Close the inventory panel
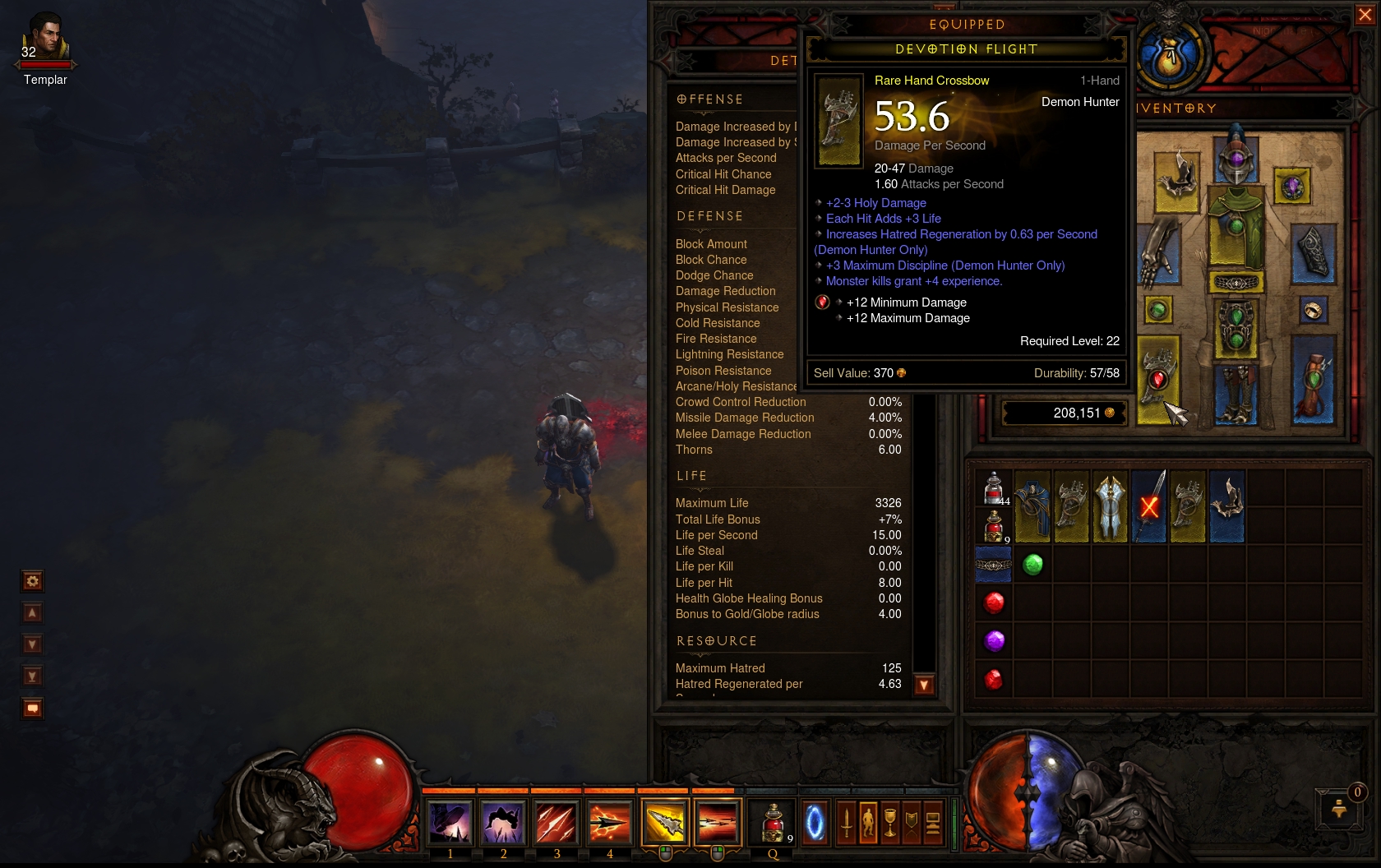The height and width of the screenshot is (868, 1381). pyautogui.click(x=1365, y=15)
